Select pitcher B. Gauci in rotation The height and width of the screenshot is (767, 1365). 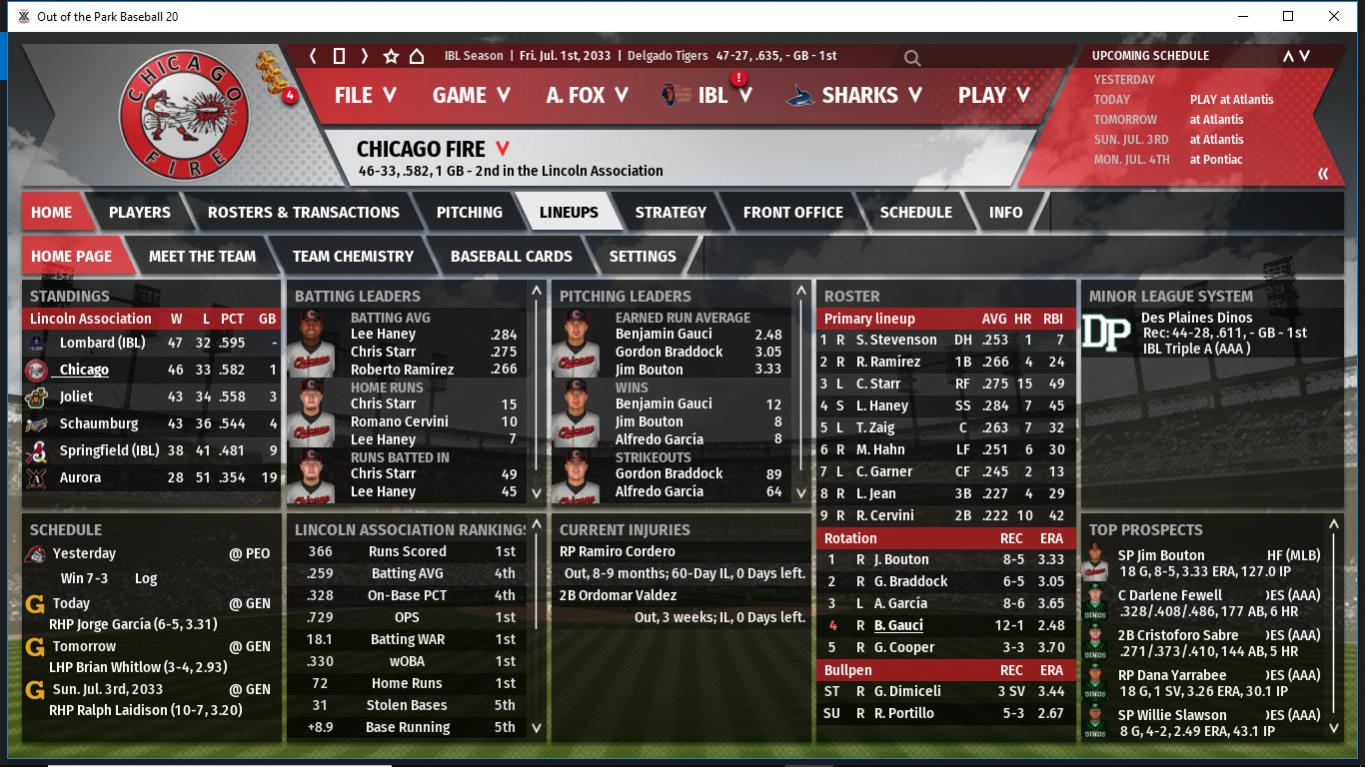click(x=898, y=625)
